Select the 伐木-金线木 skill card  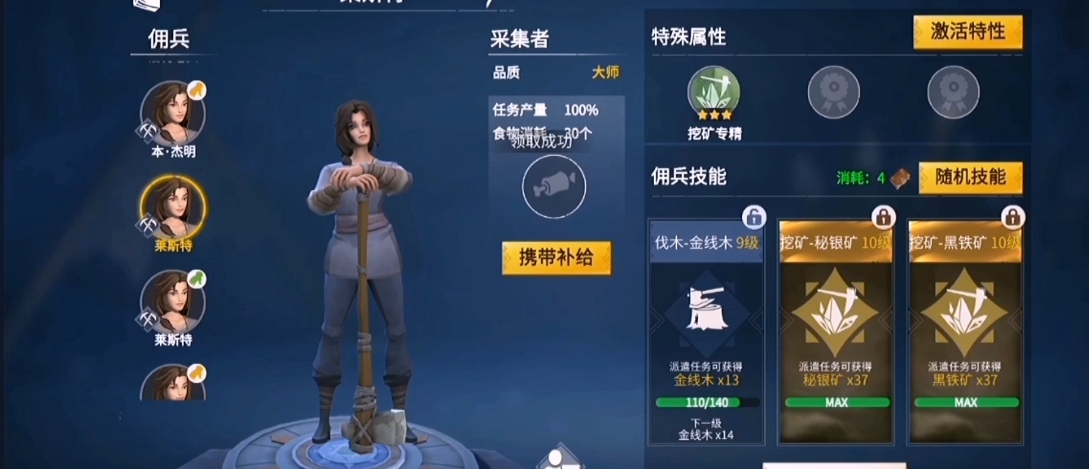point(706,331)
